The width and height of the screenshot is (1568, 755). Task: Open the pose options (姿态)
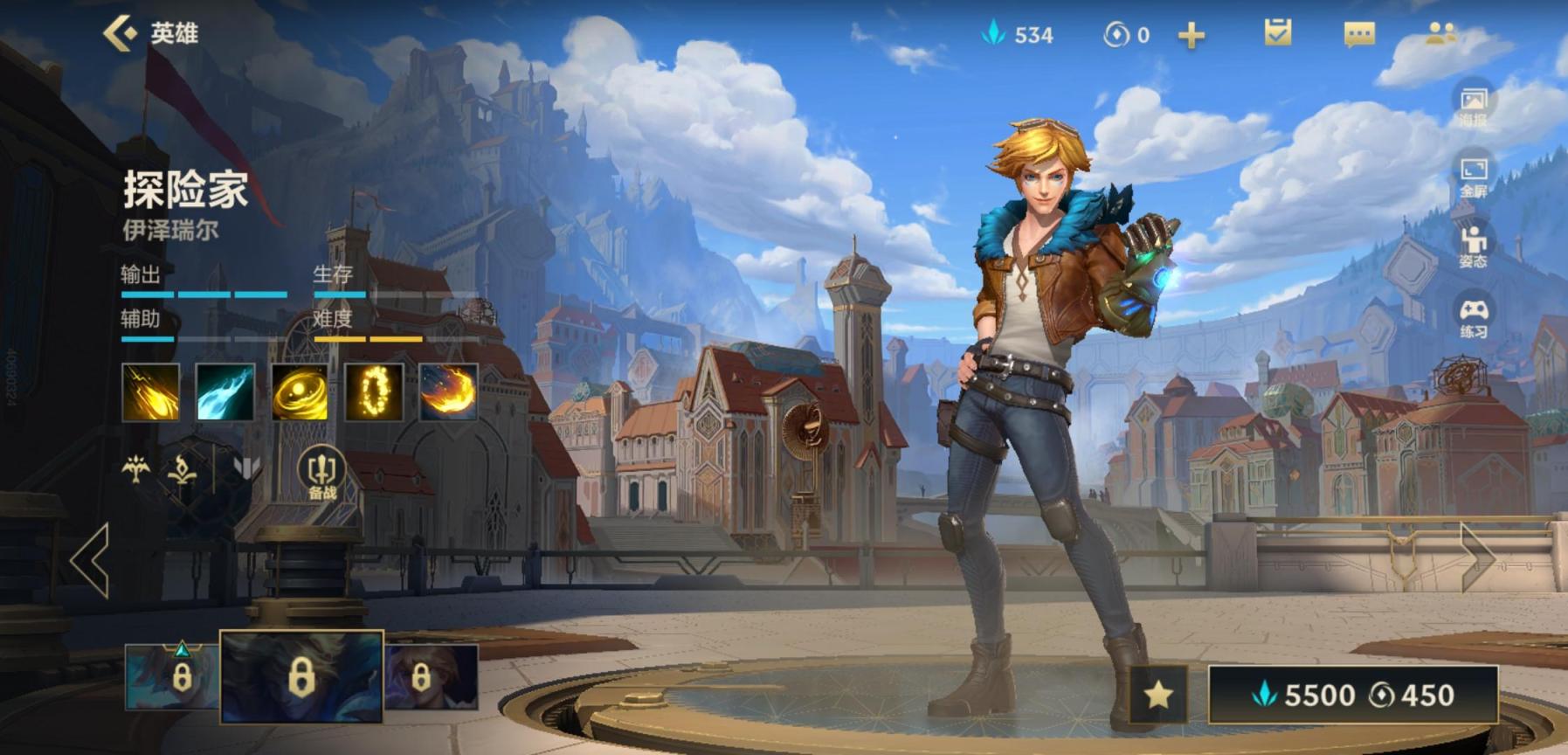[x=1473, y=246]
